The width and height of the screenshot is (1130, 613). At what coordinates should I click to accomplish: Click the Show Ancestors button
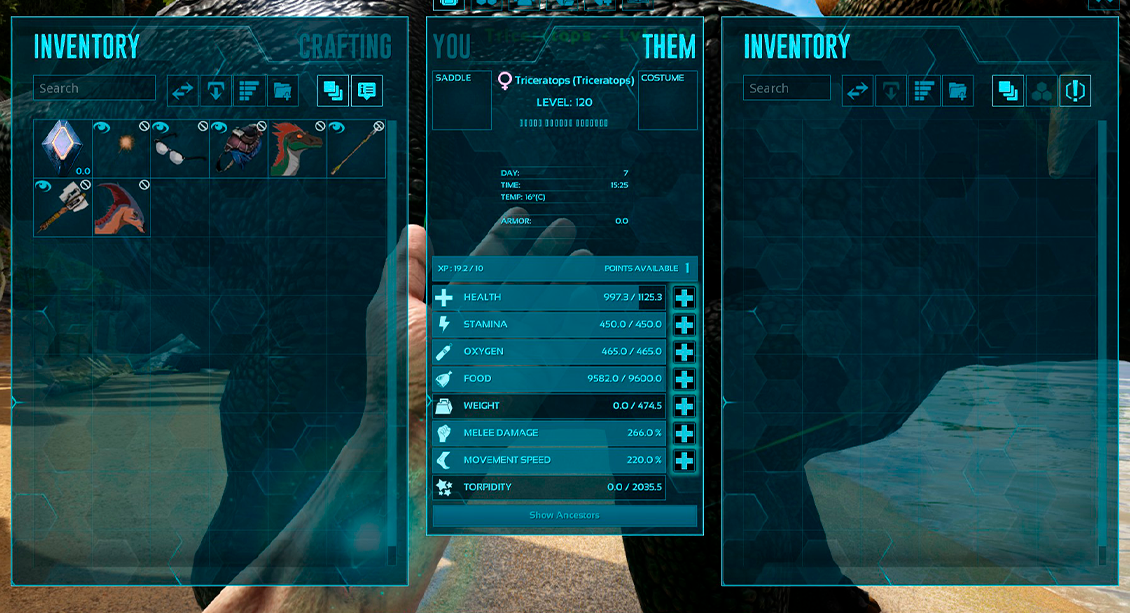(x=564, y=515)
